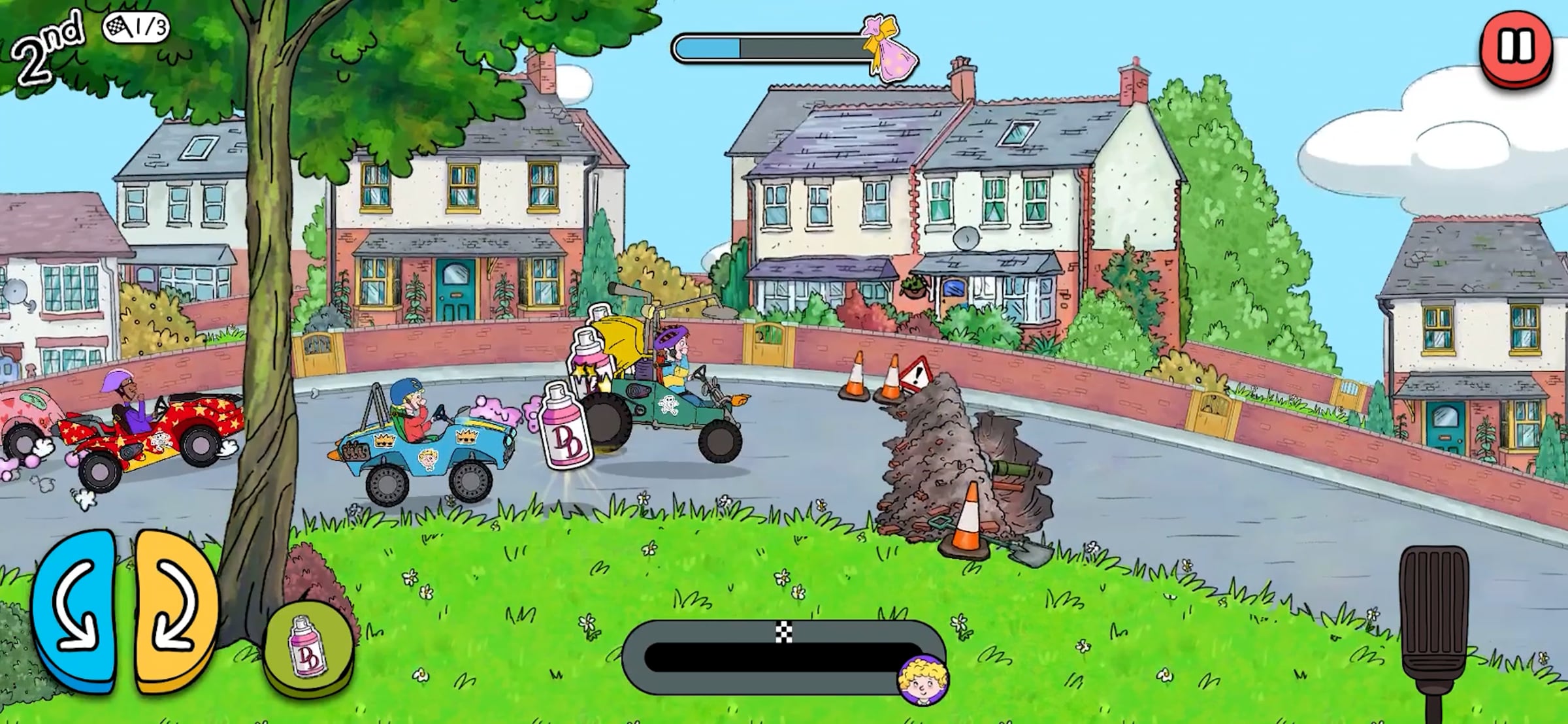Pause the race with the red button

click(1515, 47)
